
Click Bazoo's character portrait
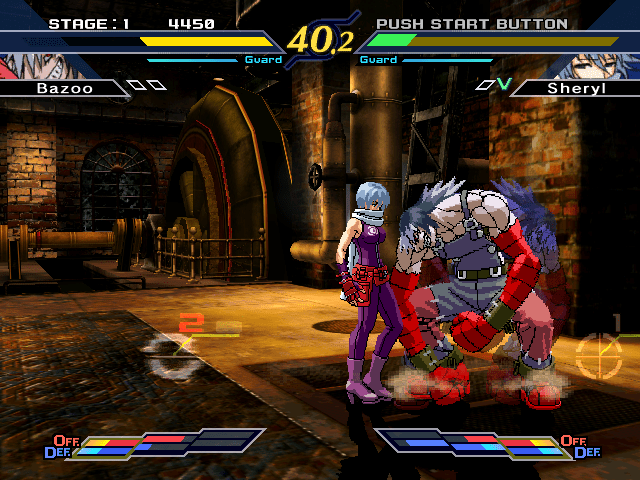[22, 67]
